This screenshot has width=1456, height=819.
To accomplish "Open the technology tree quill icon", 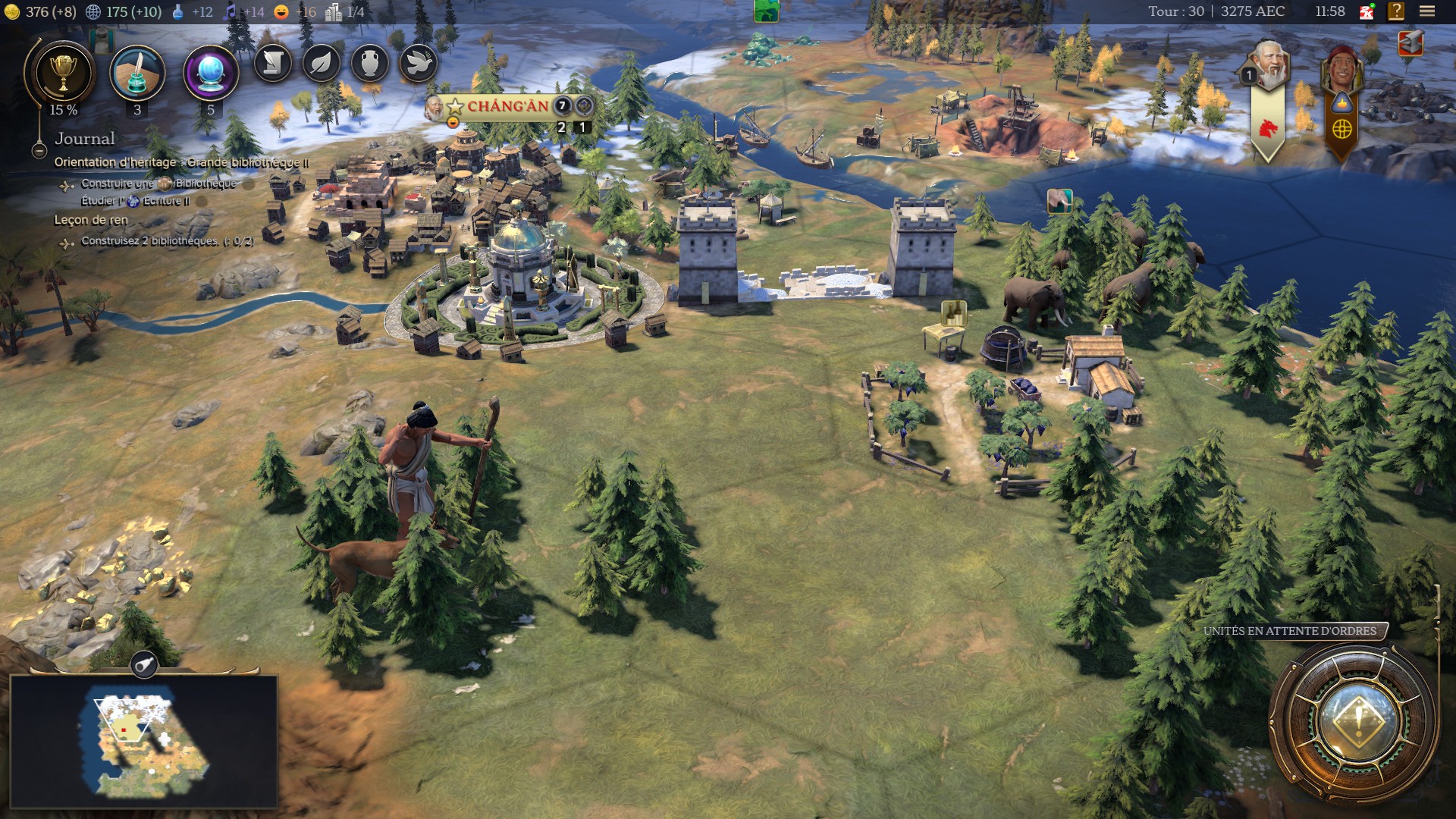I will tap(137, 74).
